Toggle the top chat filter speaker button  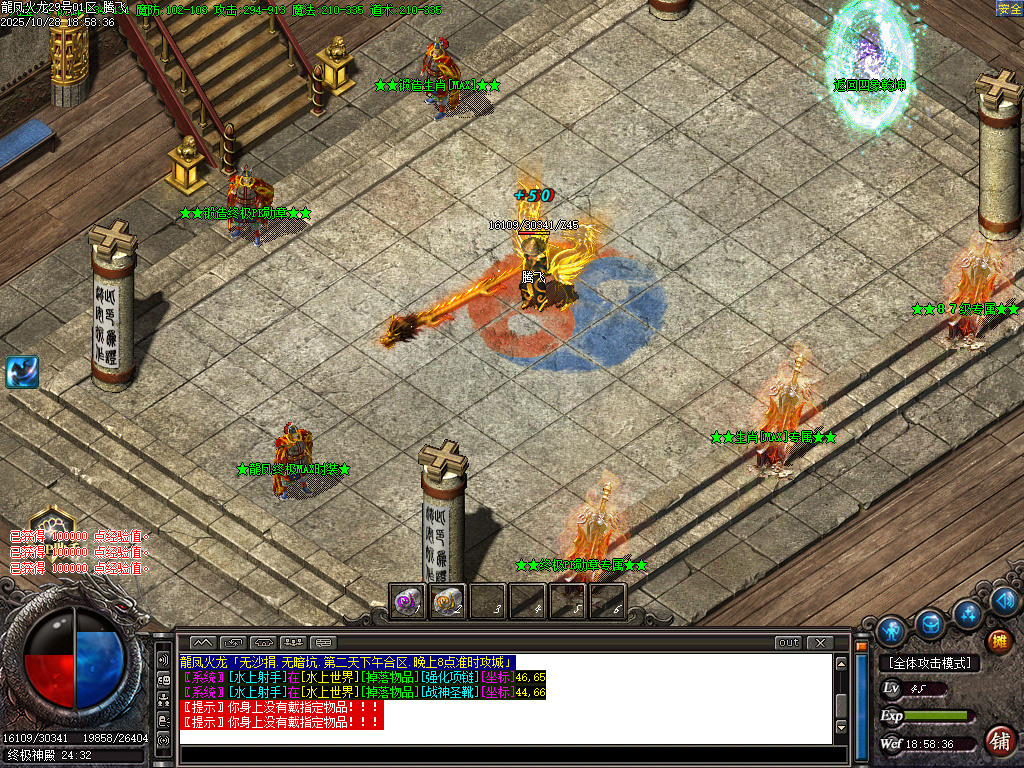(163, 660)
